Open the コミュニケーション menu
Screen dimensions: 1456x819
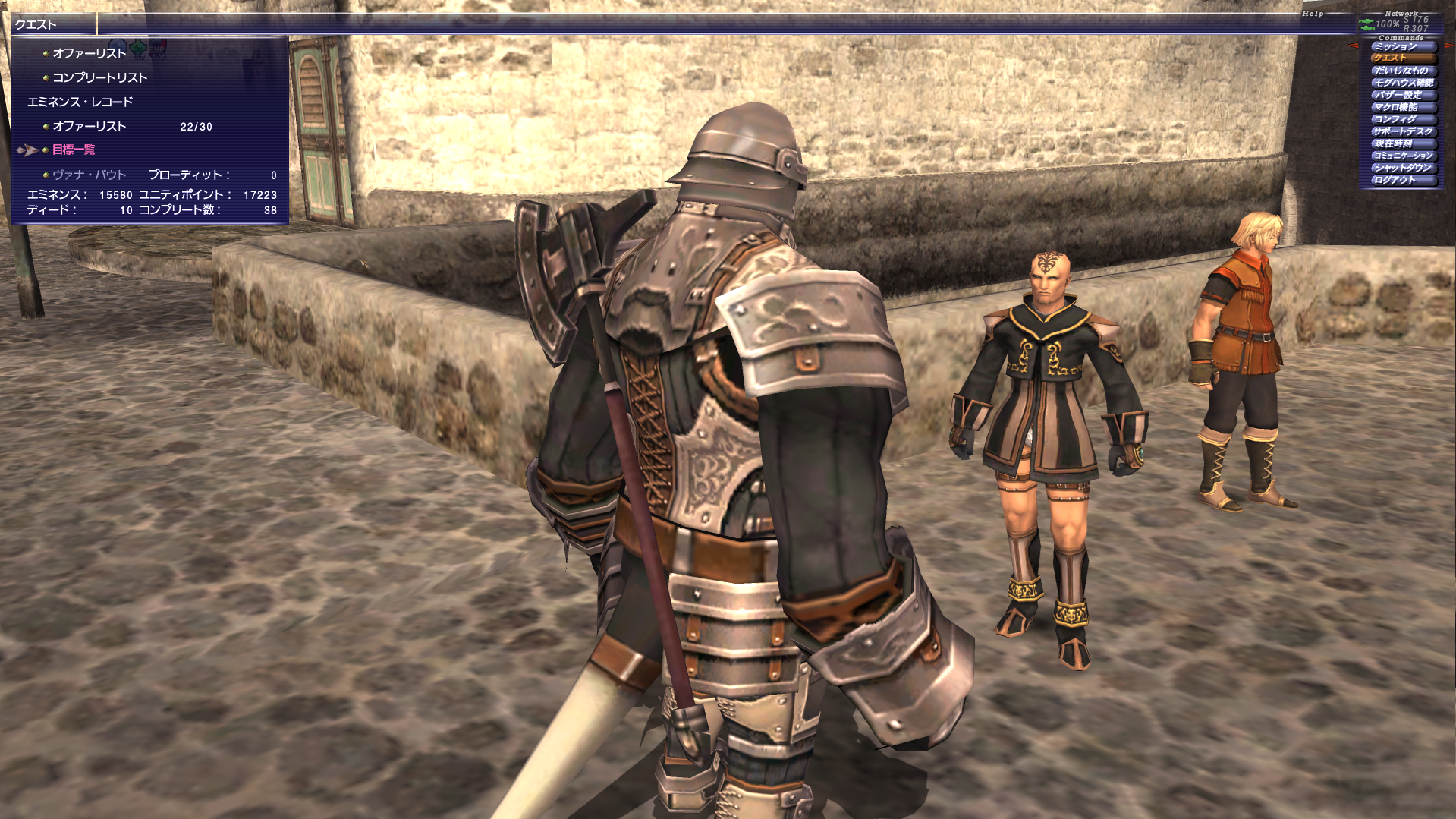coord(1402,156)
